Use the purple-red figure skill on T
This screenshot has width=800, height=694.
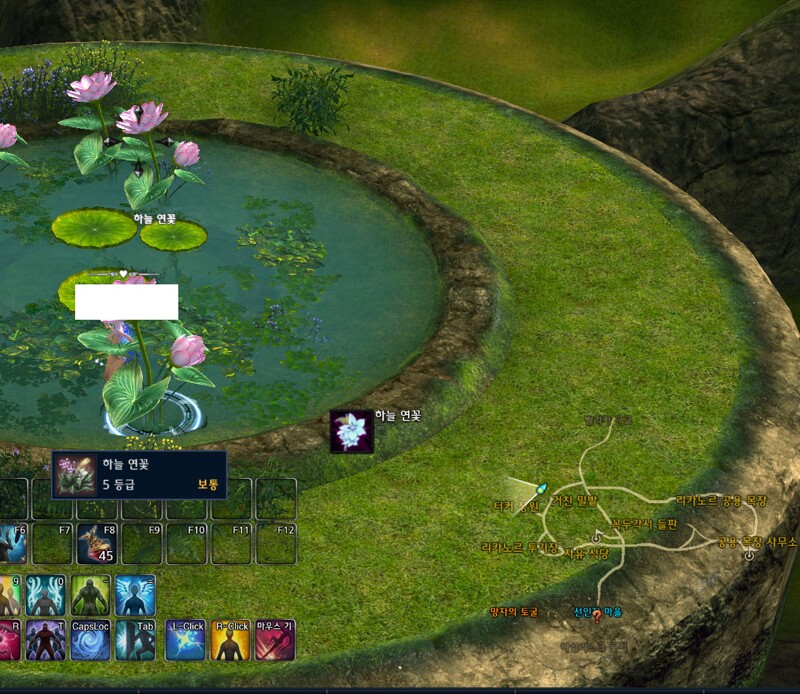[46, 640]
